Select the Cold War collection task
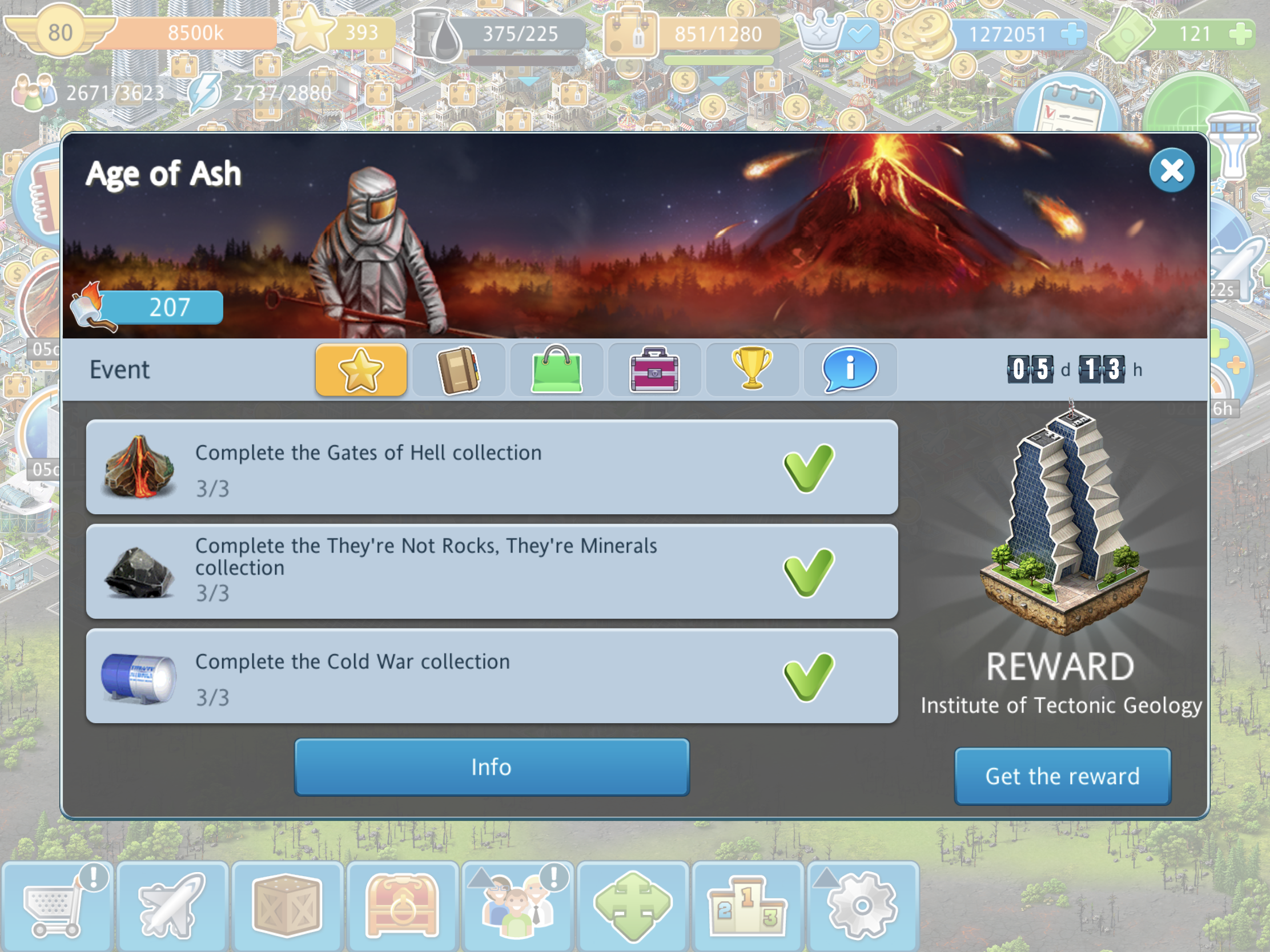Viewport: 1270px width, 952px height. click(x=492, y=676)
